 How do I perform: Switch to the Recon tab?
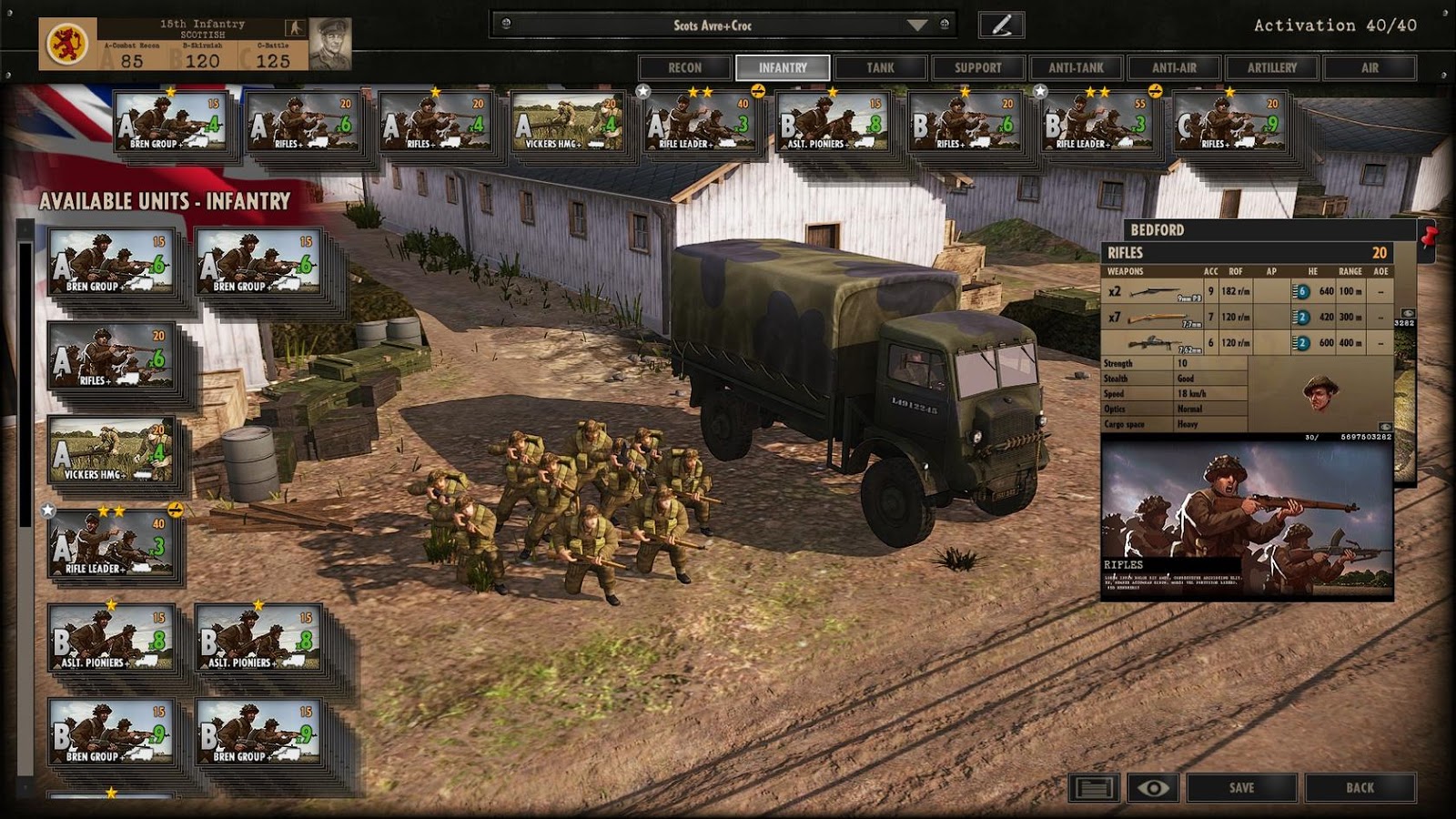[x=684, y=67]
